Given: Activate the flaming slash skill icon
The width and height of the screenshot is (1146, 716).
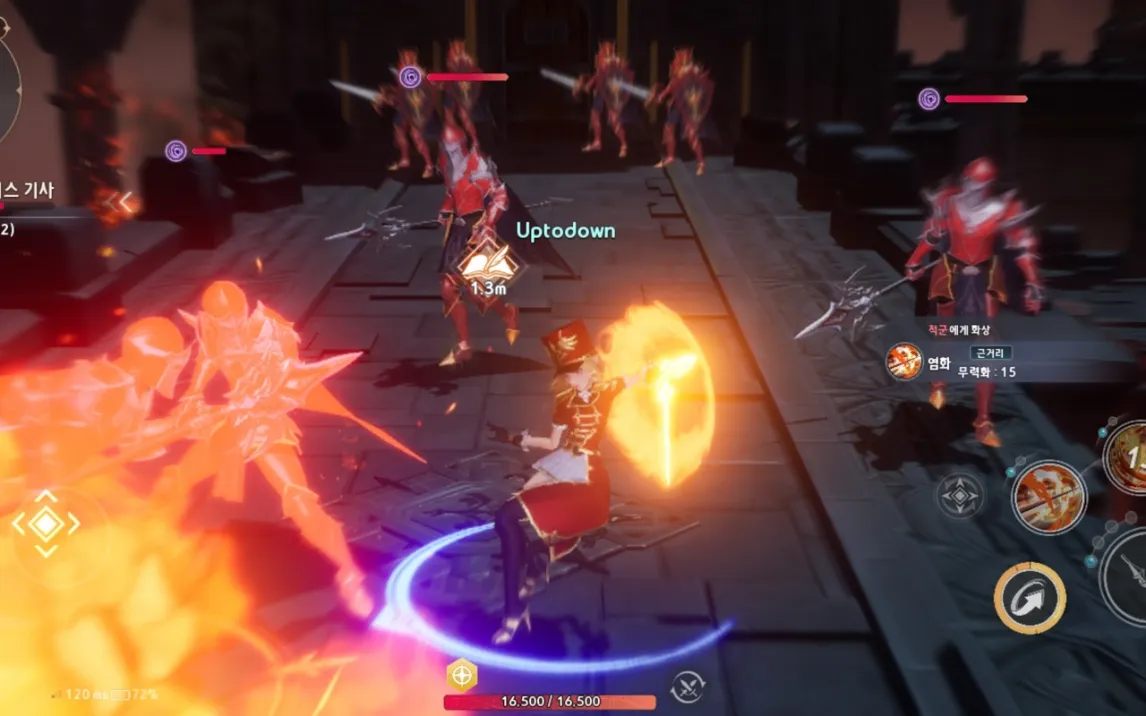Looking at the screenshot, I should [1048, 496].
